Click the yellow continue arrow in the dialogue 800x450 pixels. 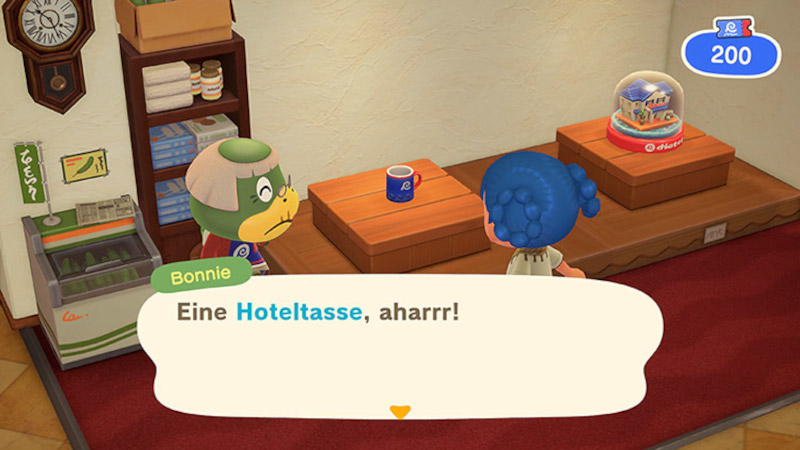(x=400, y=411)
